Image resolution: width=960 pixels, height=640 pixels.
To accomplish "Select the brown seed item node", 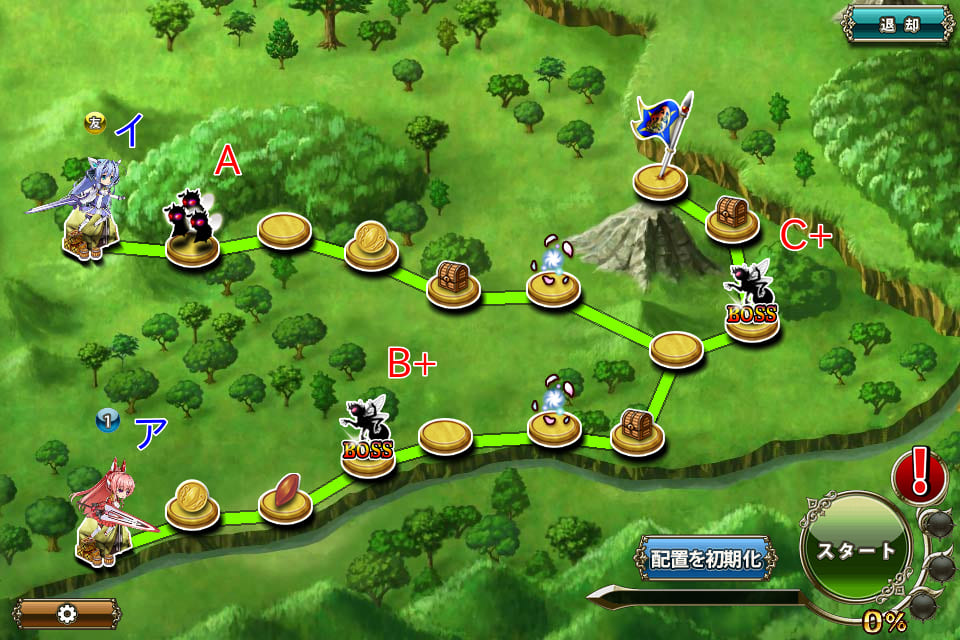I will [285, 496].
